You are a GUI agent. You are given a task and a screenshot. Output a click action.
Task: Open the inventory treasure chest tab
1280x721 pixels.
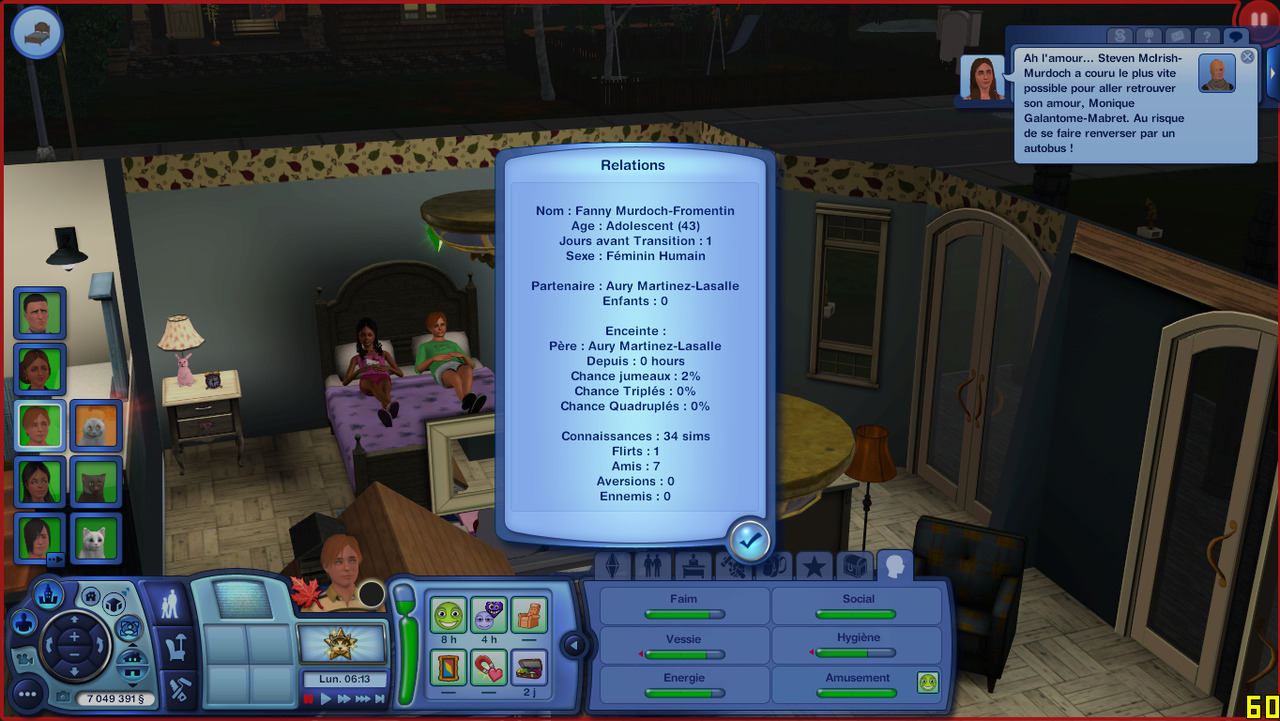[x=854, y=567]
